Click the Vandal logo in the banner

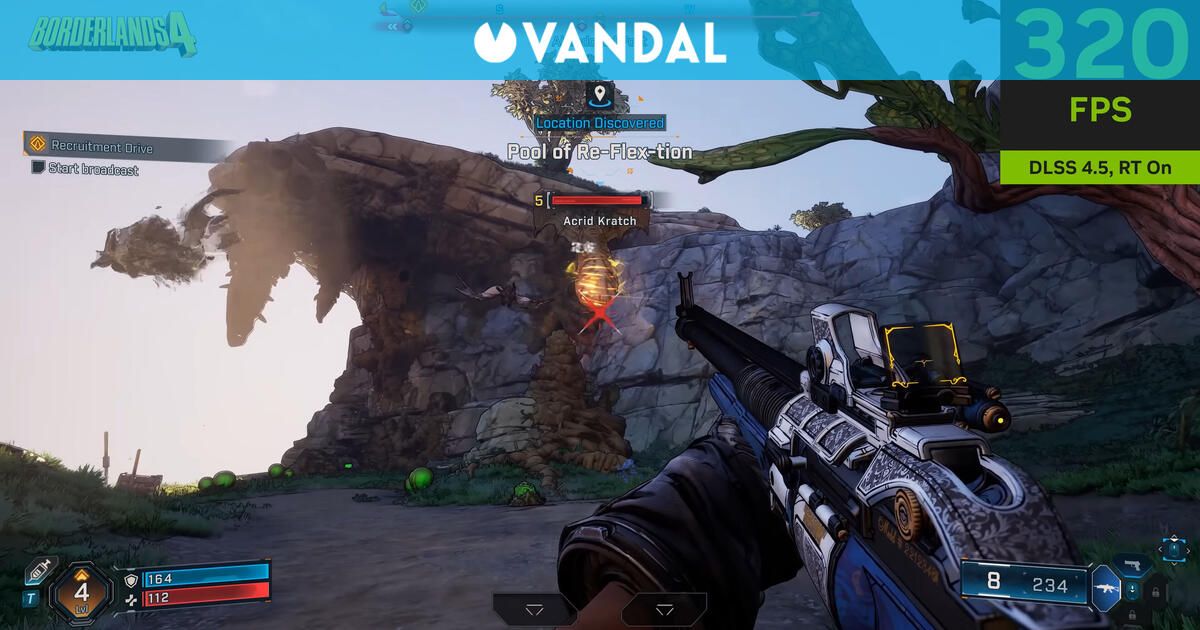[600, 41]
